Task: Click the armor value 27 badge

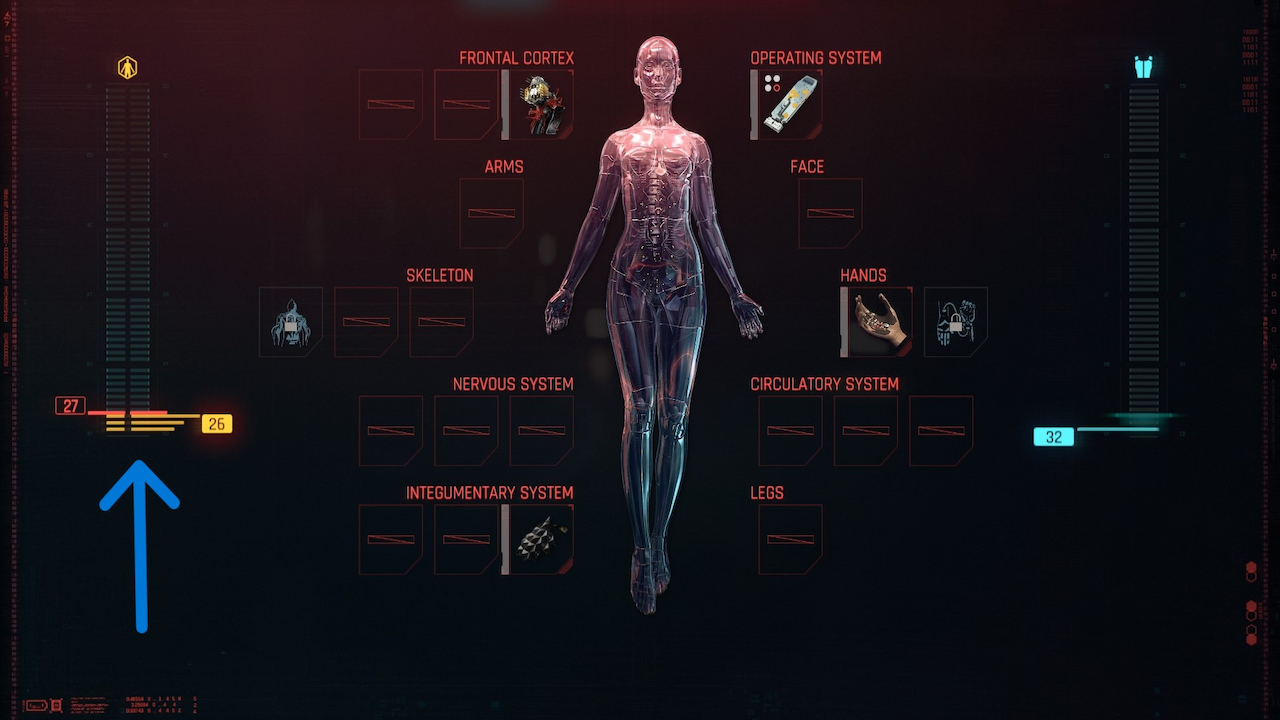Action: tap(70, 405)
